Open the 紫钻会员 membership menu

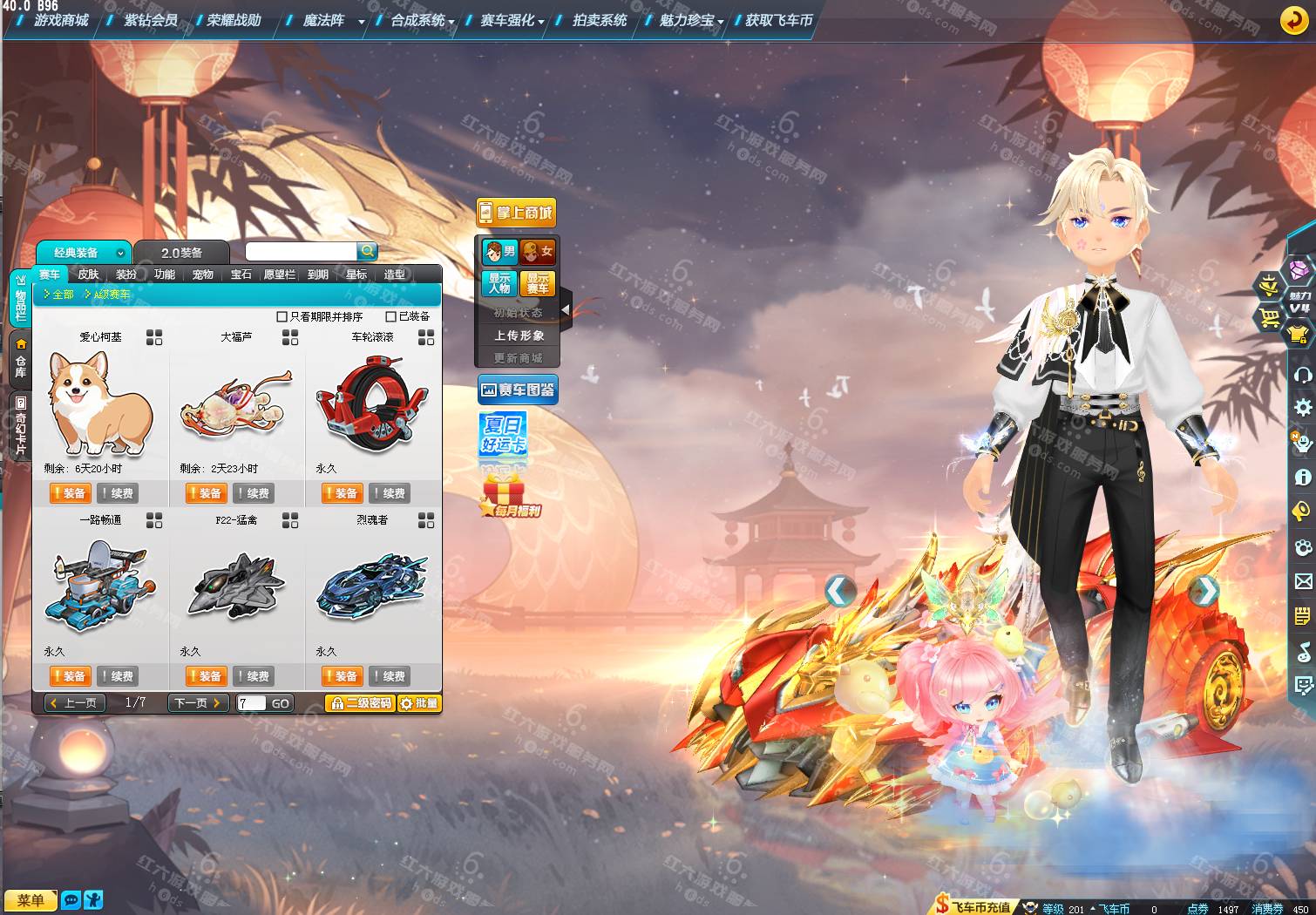150,20
